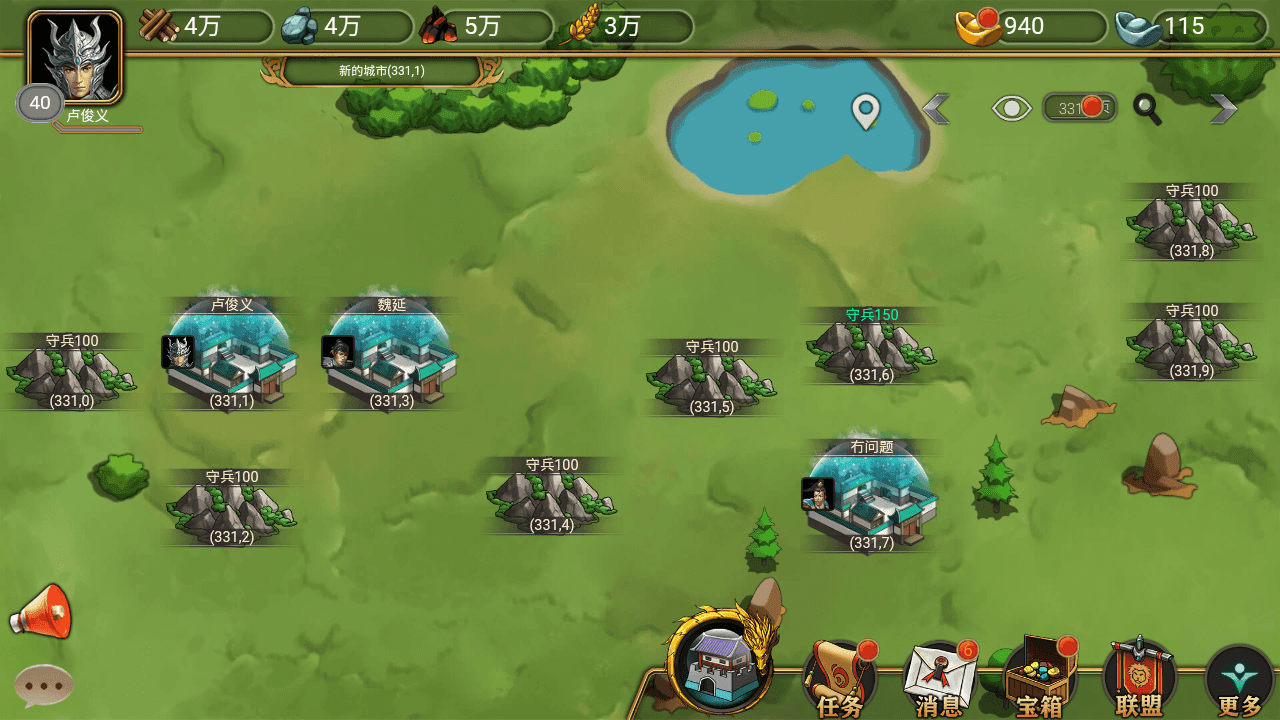Viewport: 1280px width, 720px height.
Task: Toggle the eye view icon
Action: click(x=1011, y=108)
